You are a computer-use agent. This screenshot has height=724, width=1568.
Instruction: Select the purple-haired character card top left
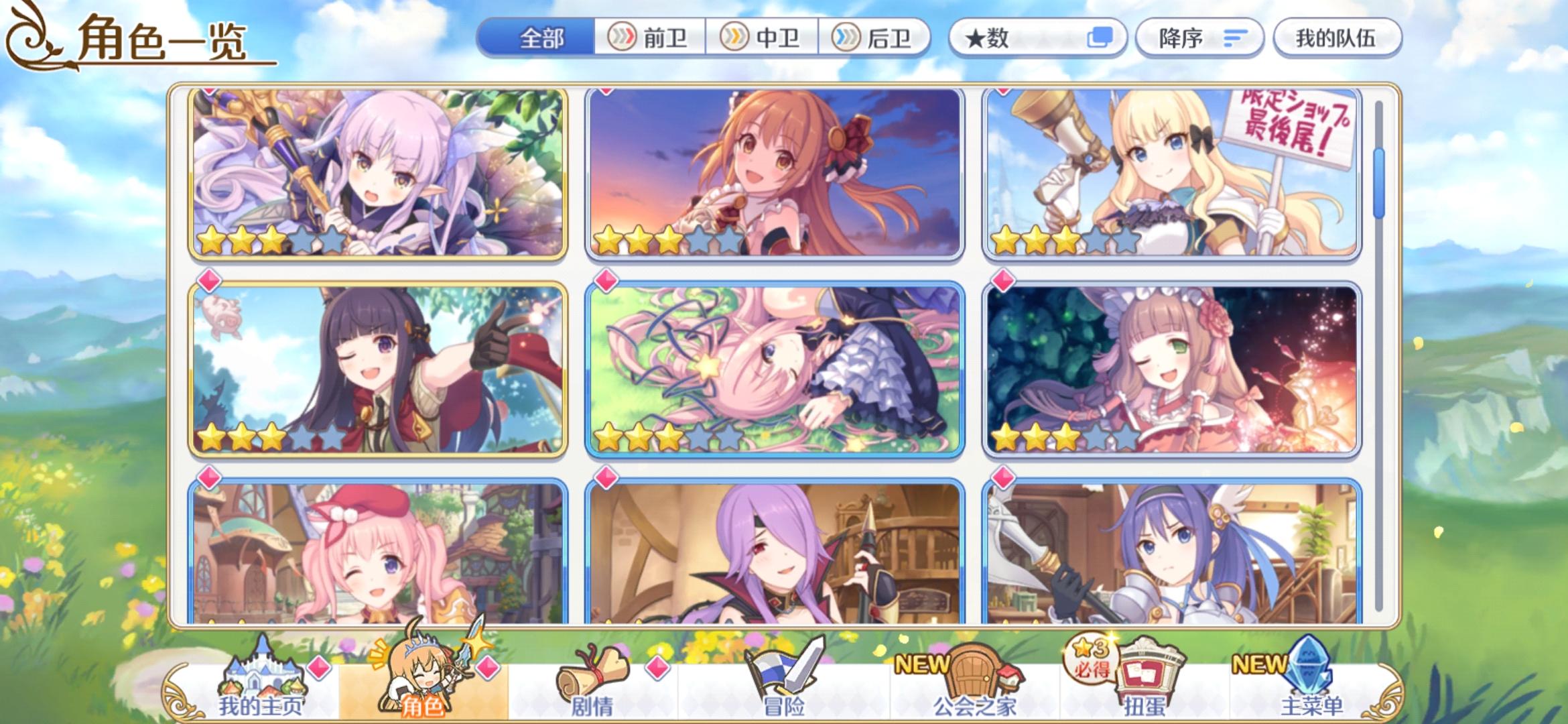(x=375, y=174)
